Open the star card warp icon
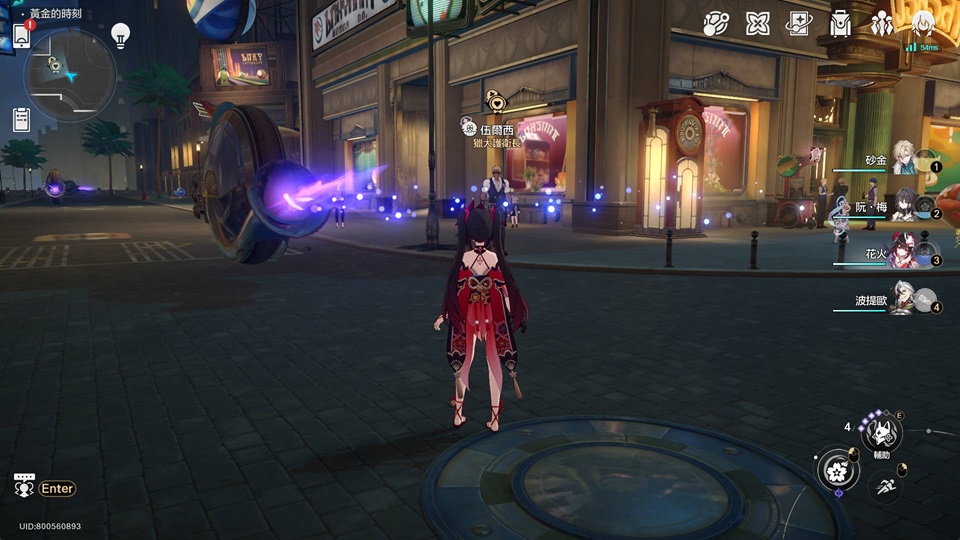This screenshot has width=960, height=540. (x=798, y=23)
